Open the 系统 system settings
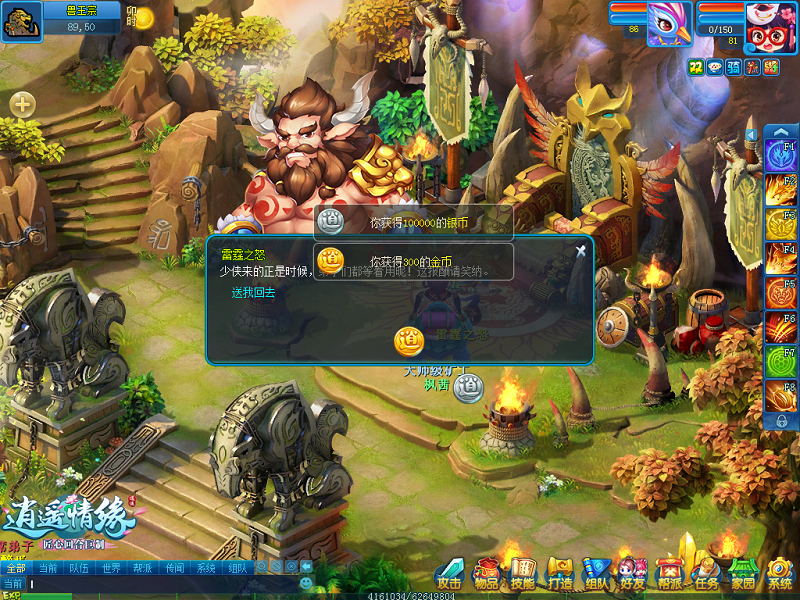Screen dimensions: 800x600 (x=779, y=573)
